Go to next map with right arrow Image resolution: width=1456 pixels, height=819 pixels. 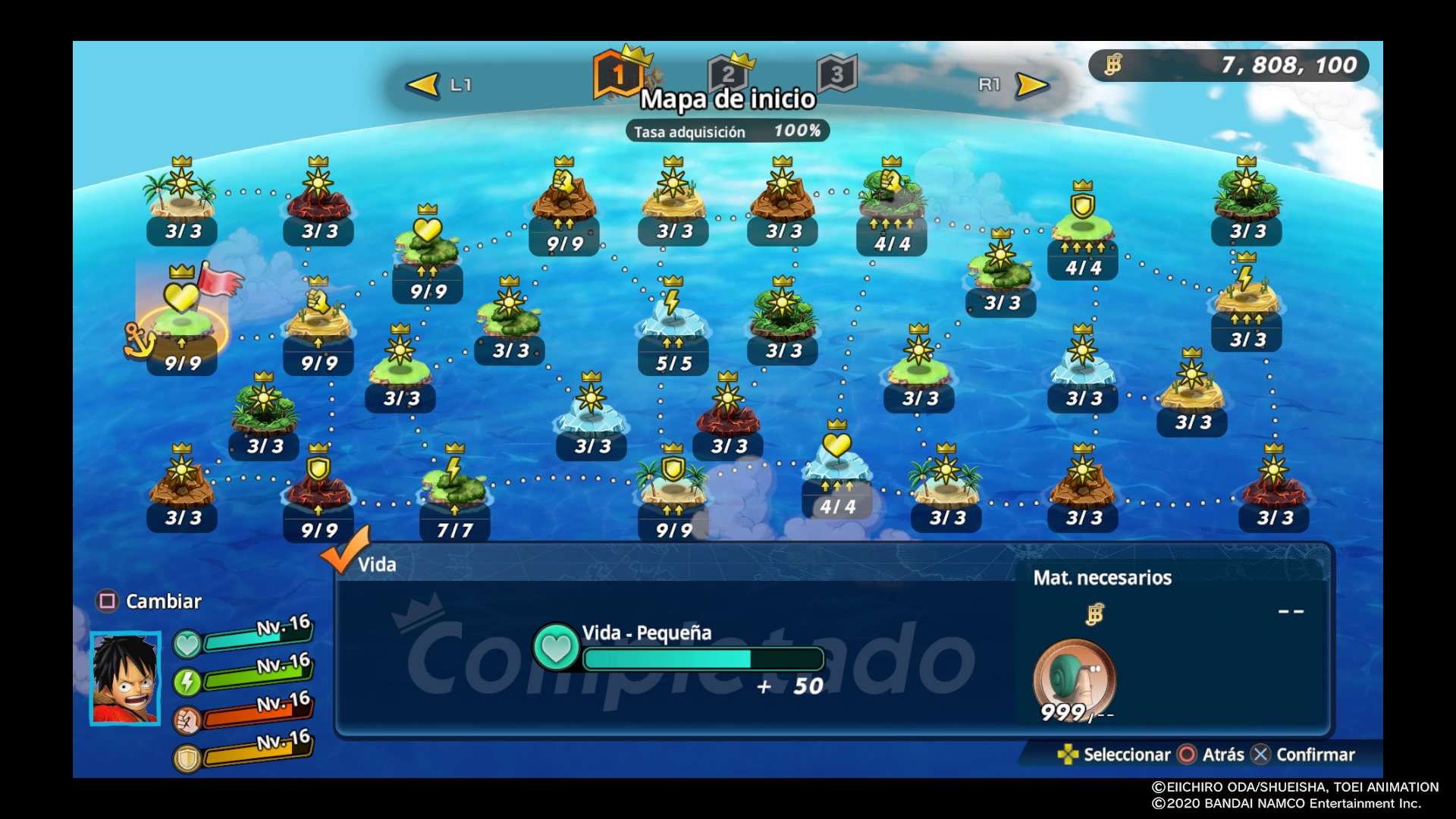click(x=1031, y=85)
